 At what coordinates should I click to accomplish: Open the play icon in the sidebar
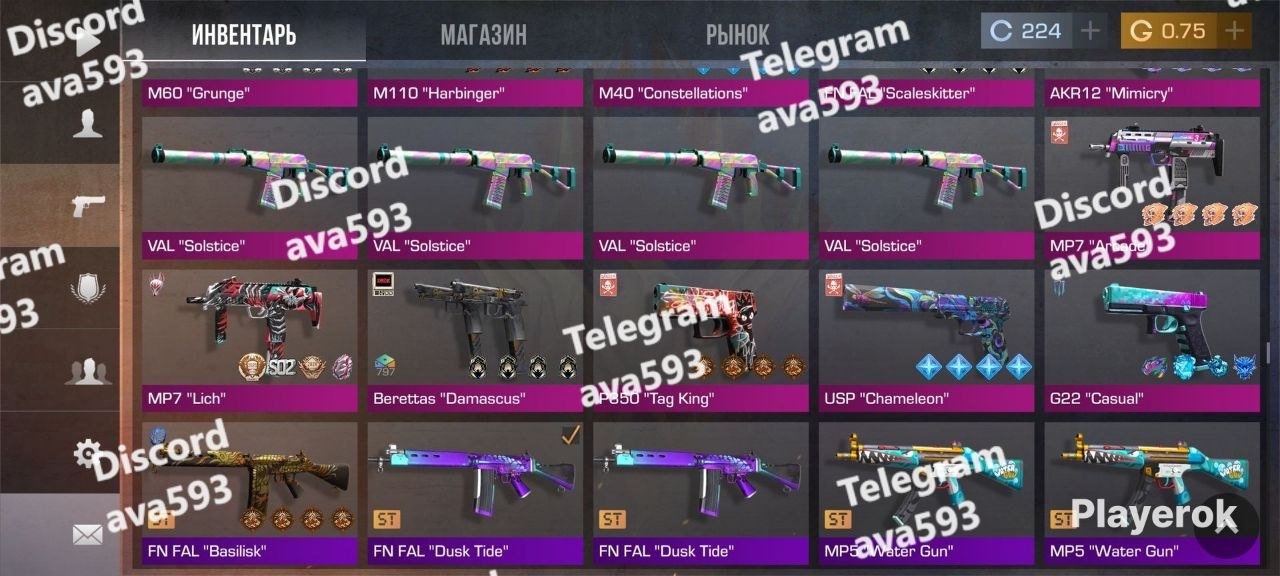tap(88, 42)
